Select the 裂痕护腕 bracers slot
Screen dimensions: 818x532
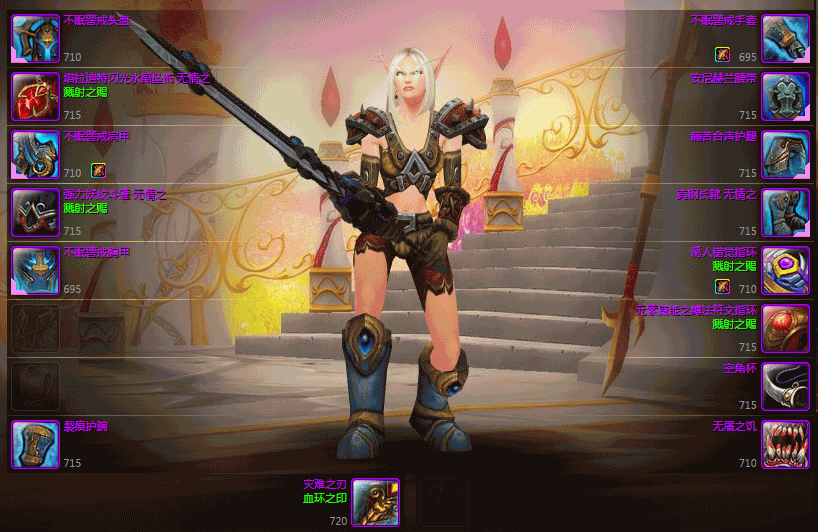coord(35,444)
